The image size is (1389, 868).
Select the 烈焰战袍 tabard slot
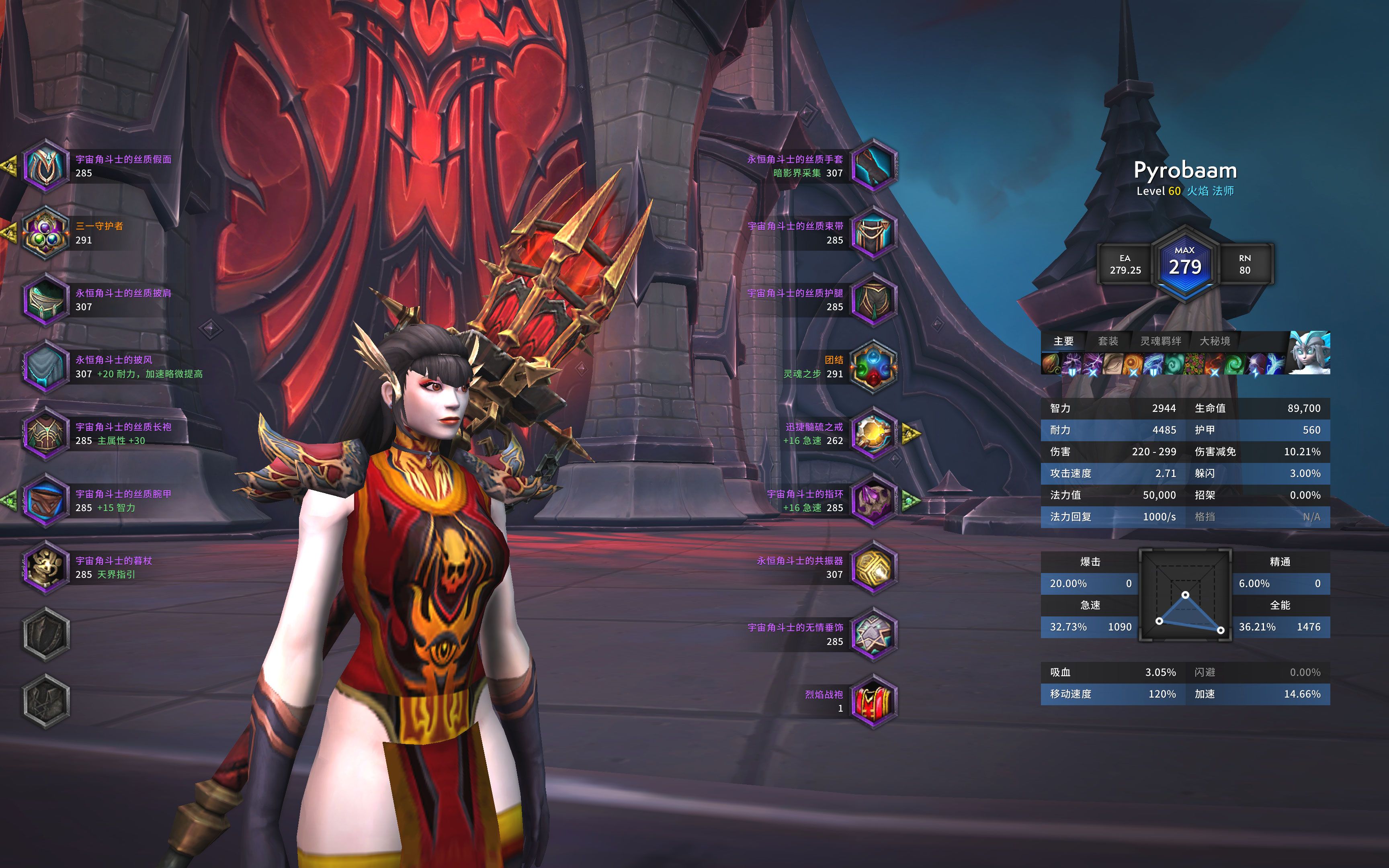coord(873,701)
